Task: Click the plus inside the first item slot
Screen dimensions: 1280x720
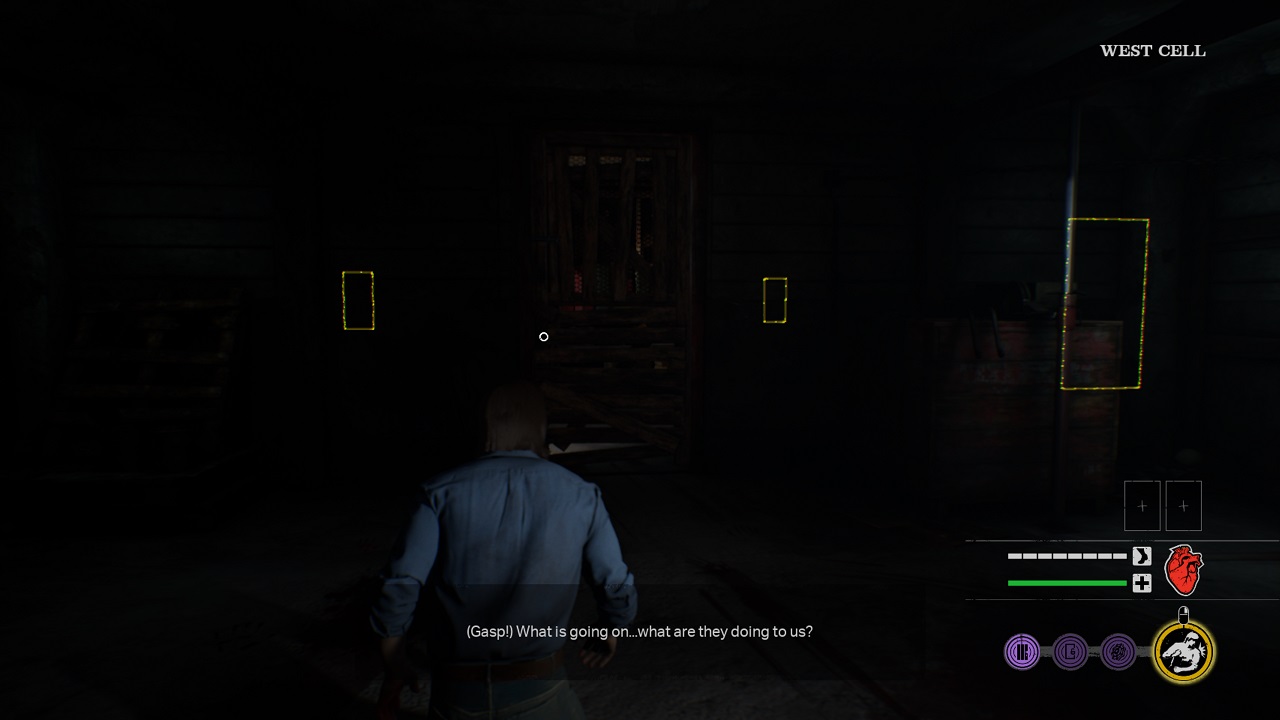Action: 1142,505
